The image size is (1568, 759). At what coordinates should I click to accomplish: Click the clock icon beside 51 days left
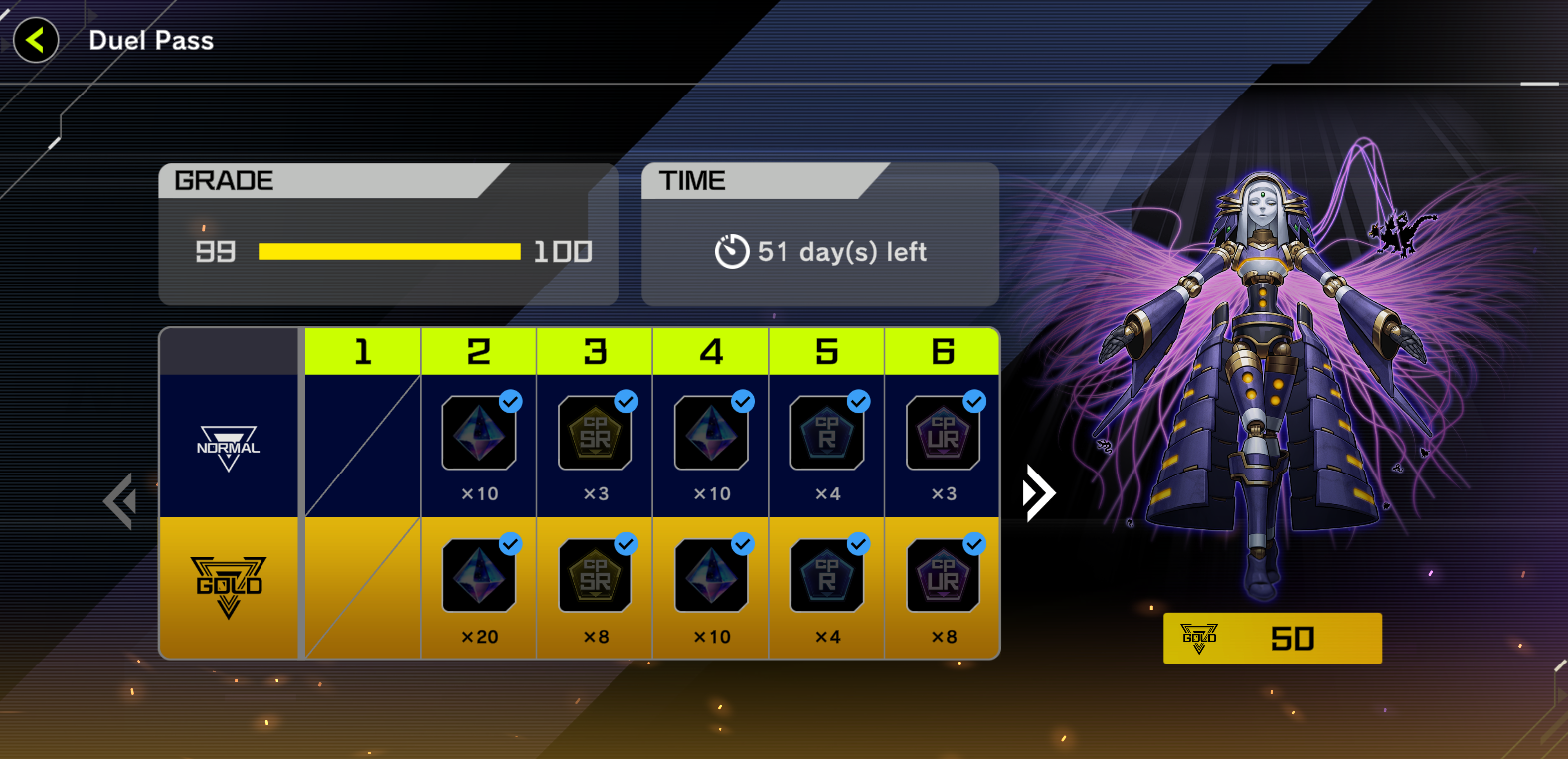pos(733,251)
